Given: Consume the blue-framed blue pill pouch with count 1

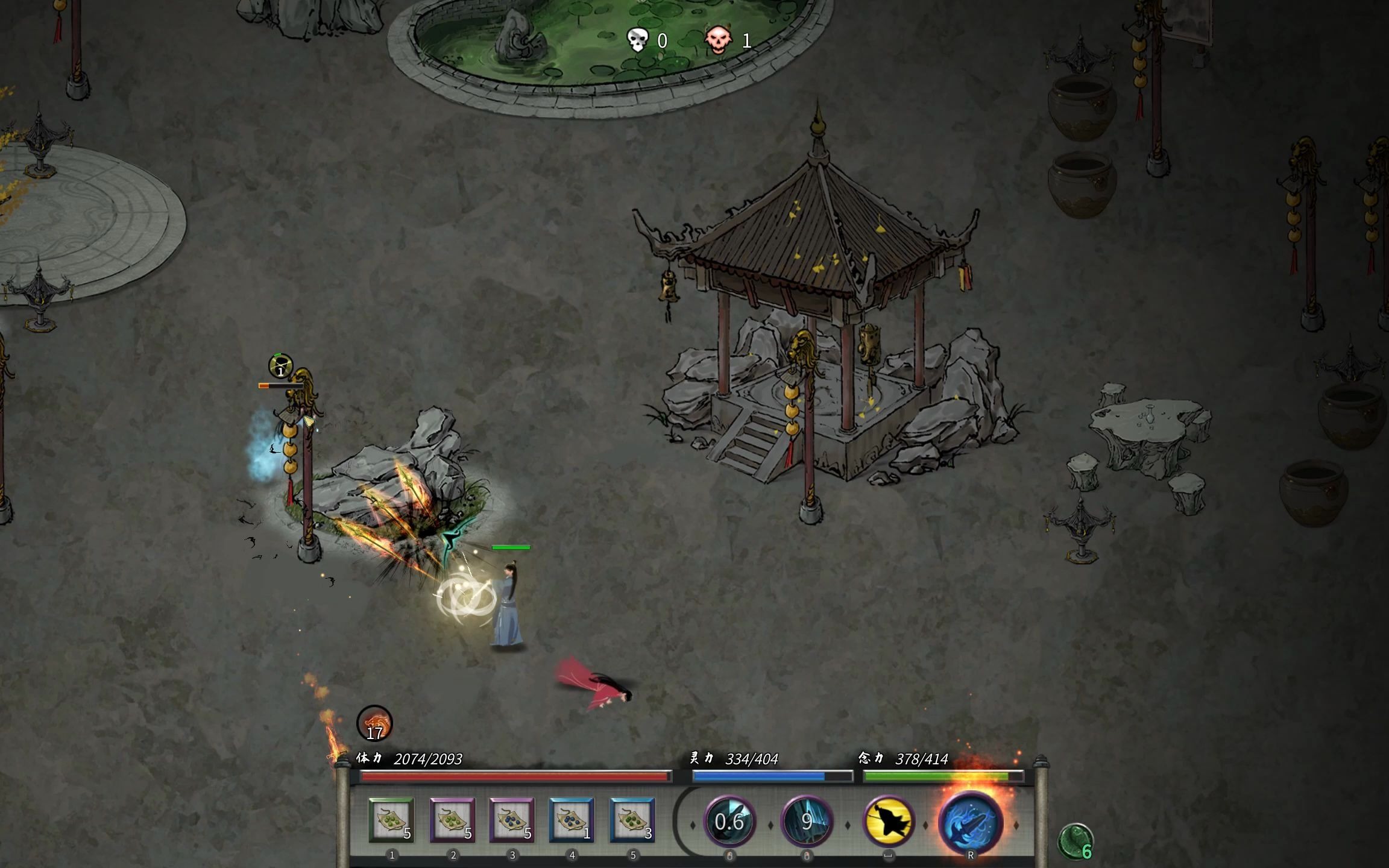Looking at the screenshot, I should pos(572,820).
